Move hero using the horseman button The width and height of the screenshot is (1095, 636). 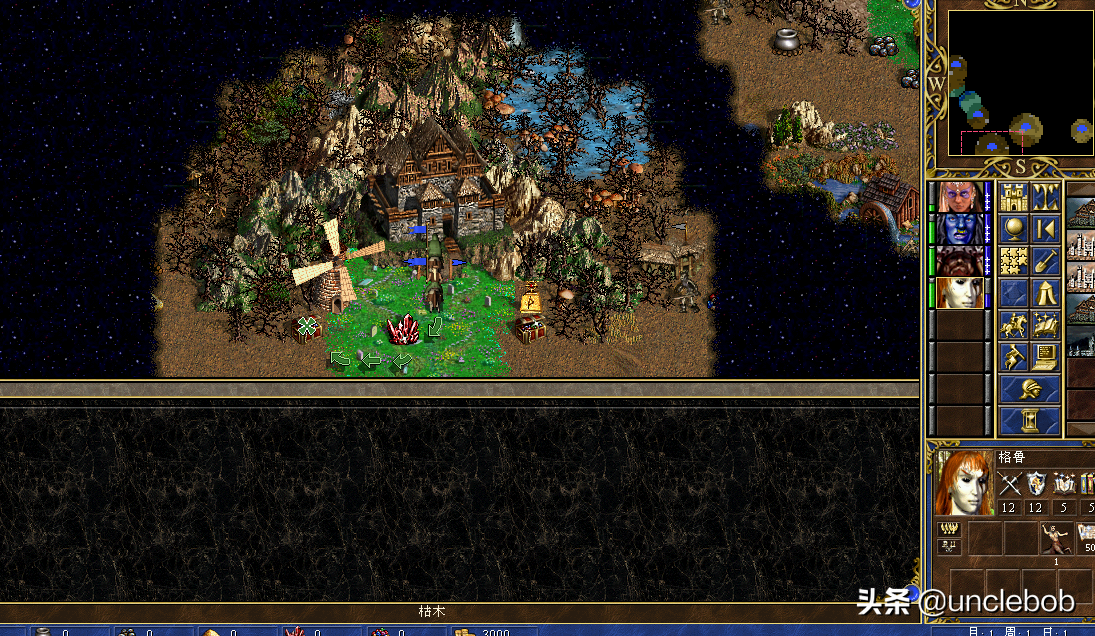pos(1014,325)
